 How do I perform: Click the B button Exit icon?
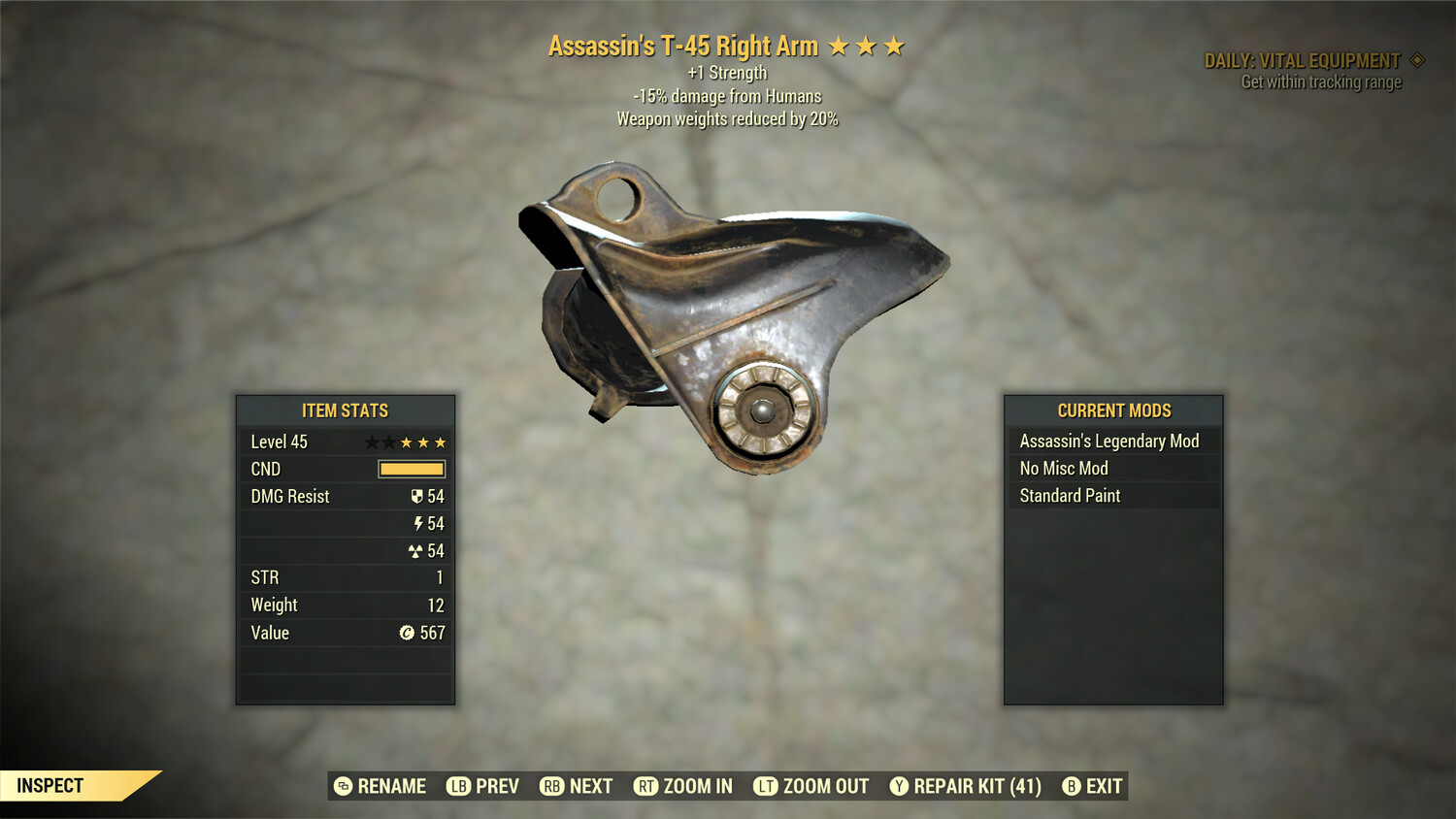point(1073,786)
